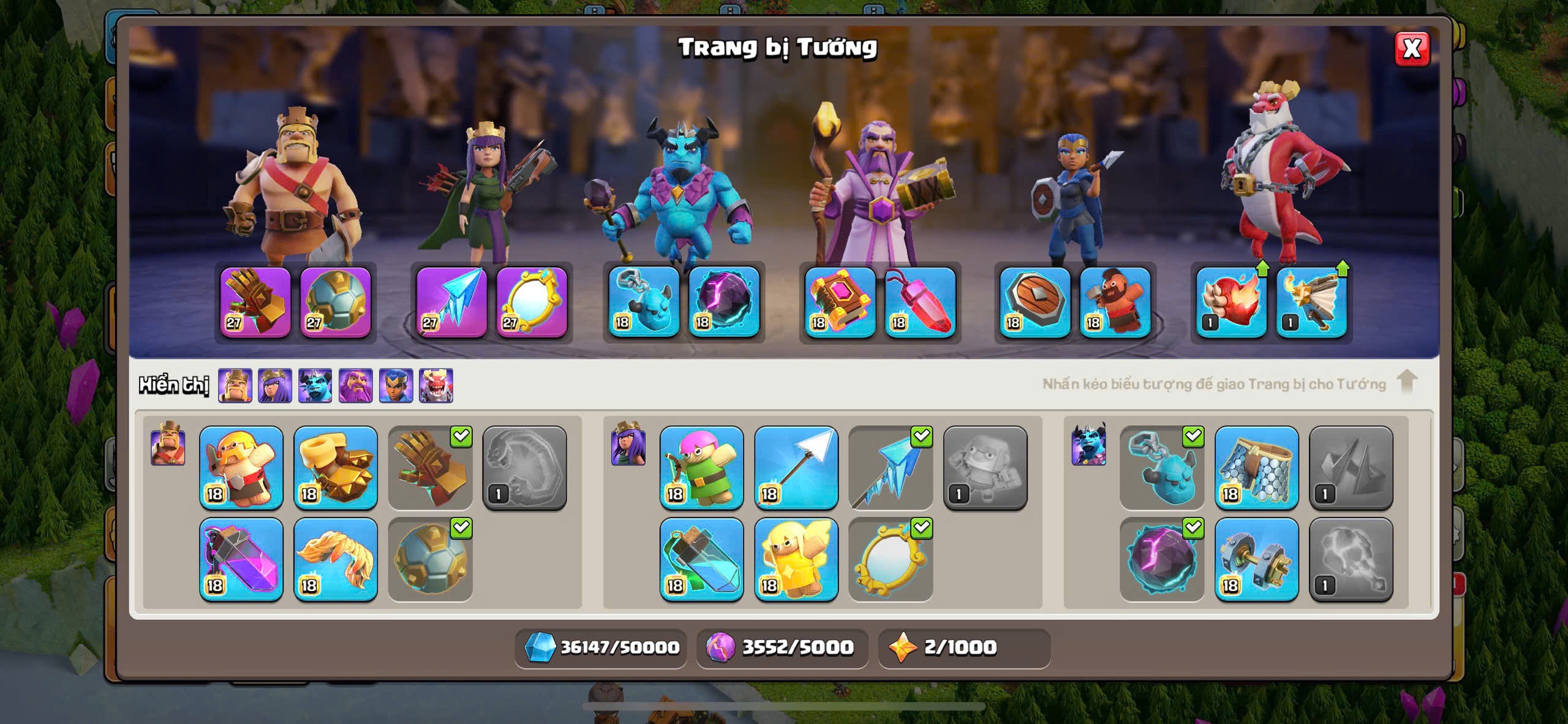Choose the purple Rage Vial equipment
Image resolution: width=1568 pixels, height=724 pixels.
[x=241, y=559]
